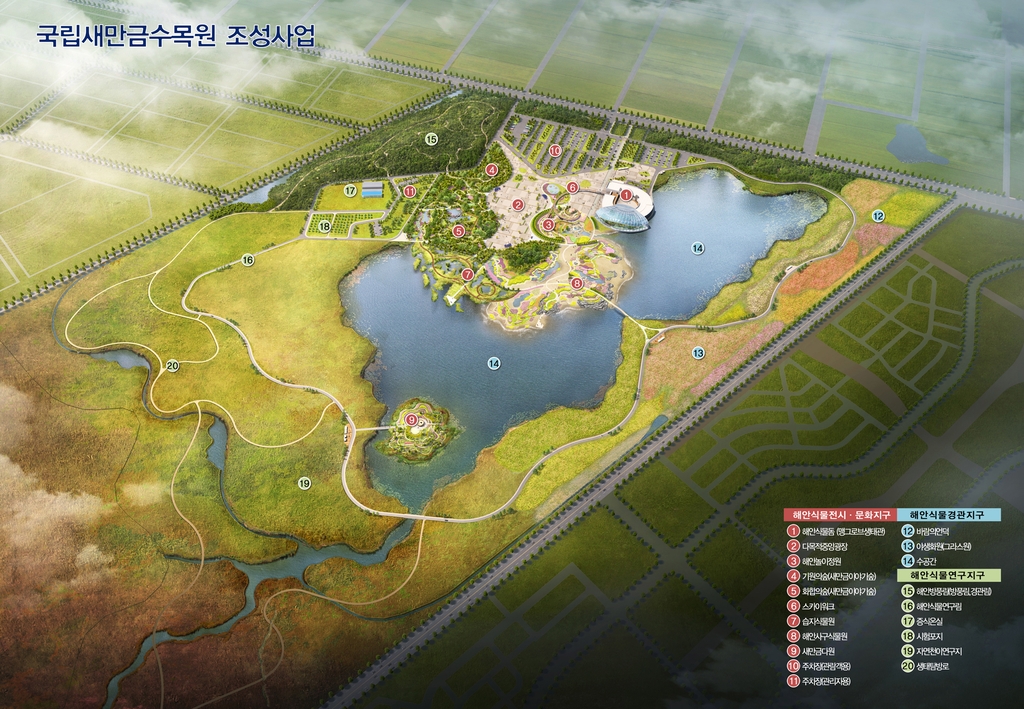
Task: Select legend entry 2 다목적중앙광장
Action: coord(837,547)
